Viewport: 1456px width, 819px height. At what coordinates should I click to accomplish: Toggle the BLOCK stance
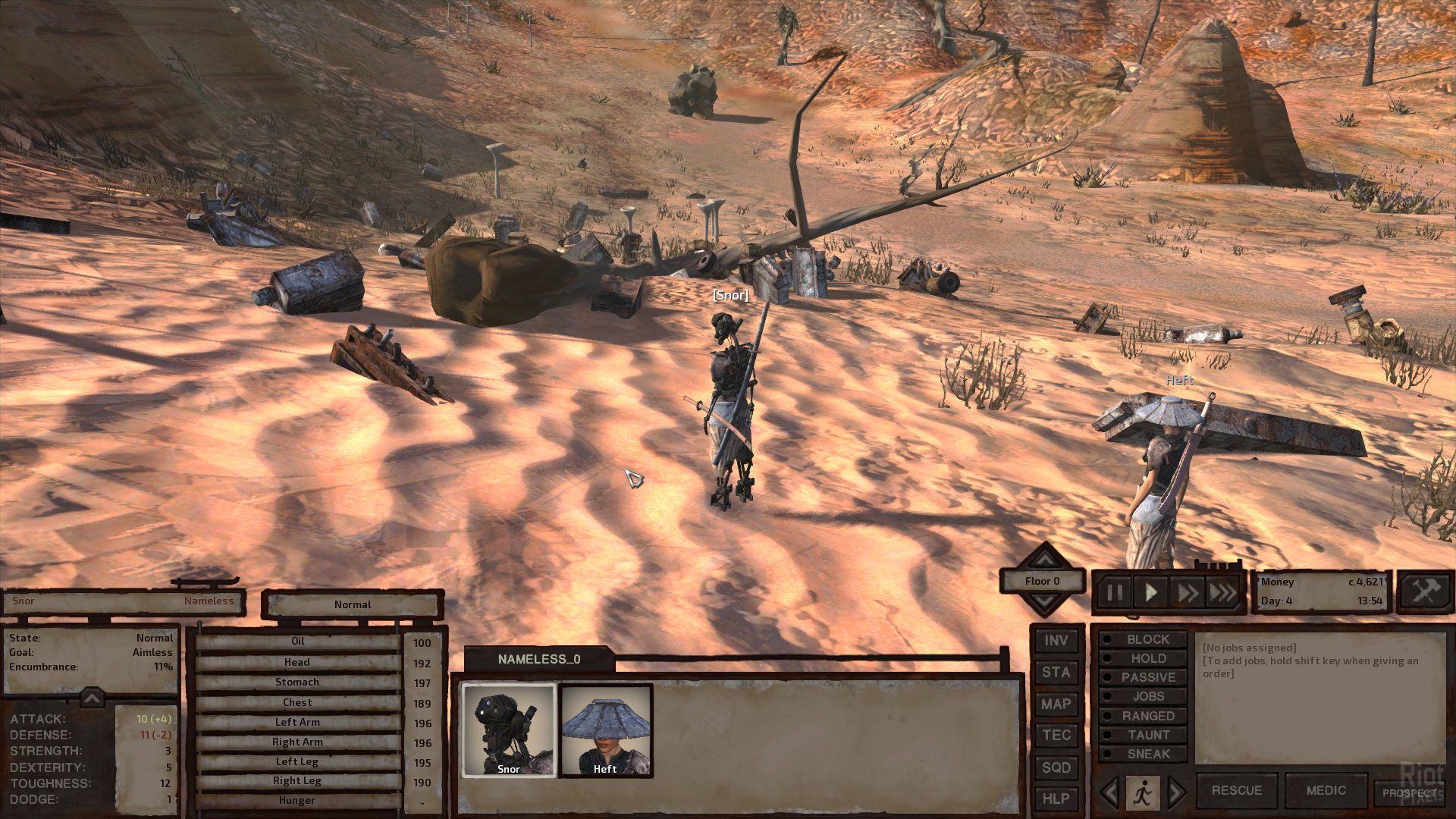pyautogui.click(x=1143, y=640)
